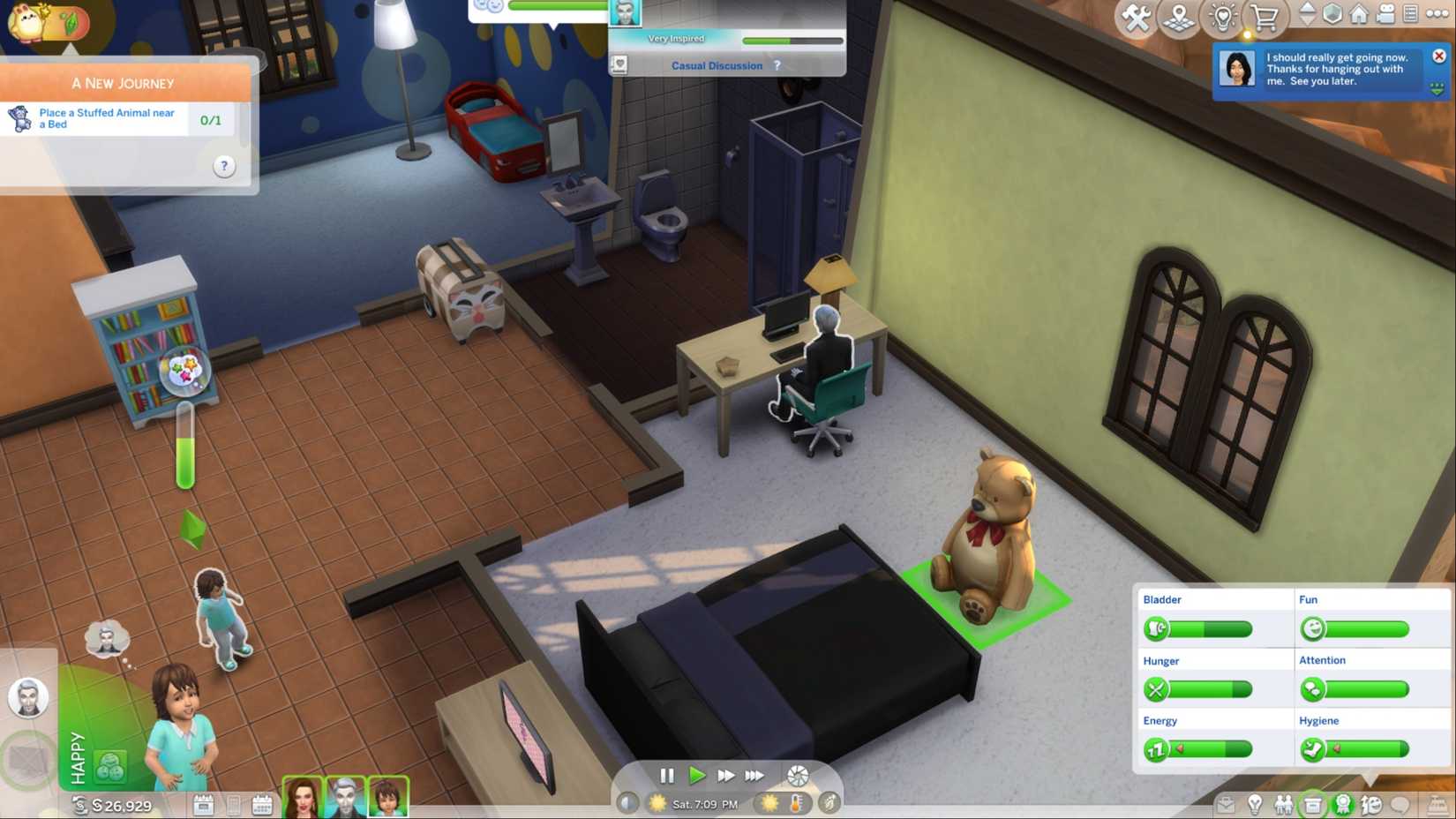Viewport: 1456px width, 819px height.
Task: Expand the hint for the A New Journey goal
Action: [x=223, y=166]
